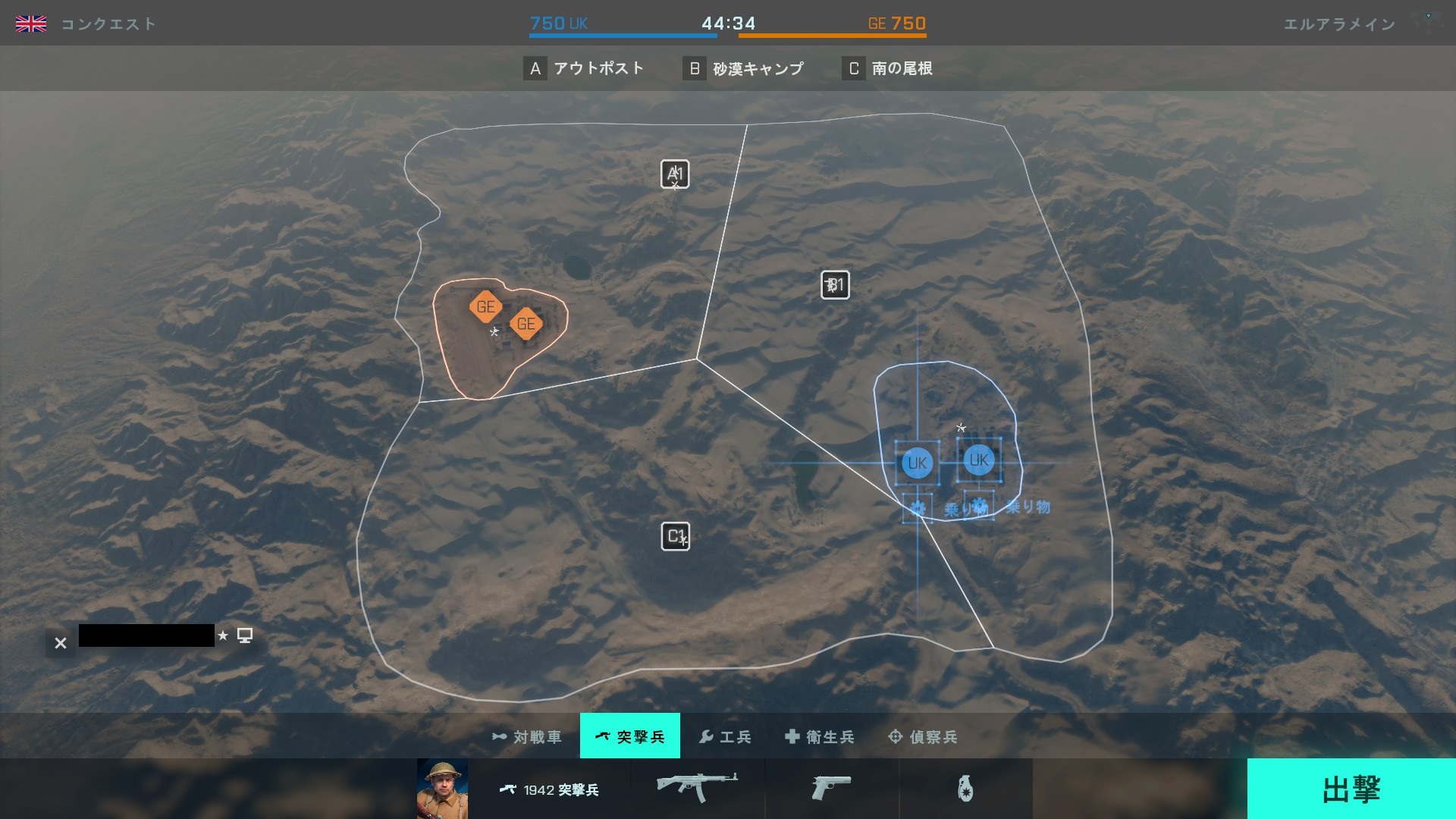
Task: Select capture point A1 on the map
Action: (x=675, y=174)
